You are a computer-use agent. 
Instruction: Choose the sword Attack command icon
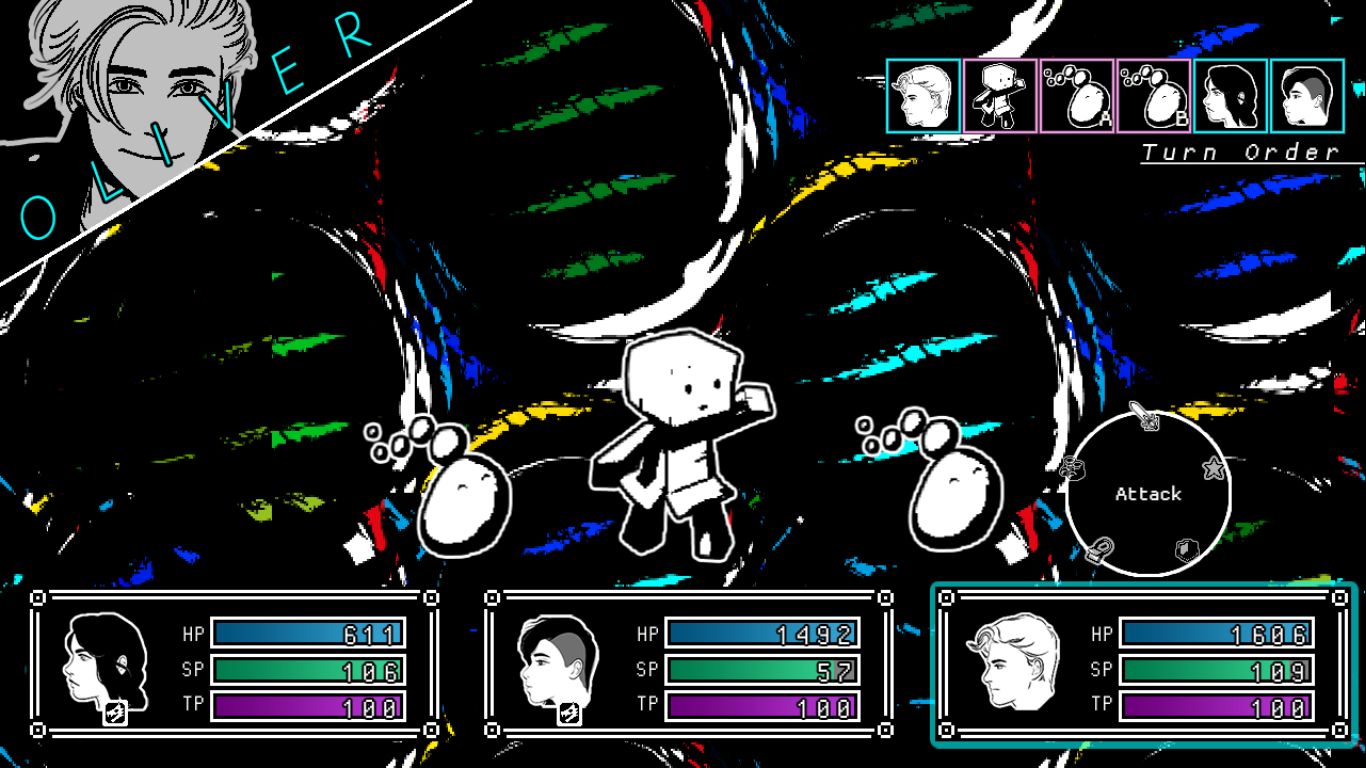[x=1144, y=415]
